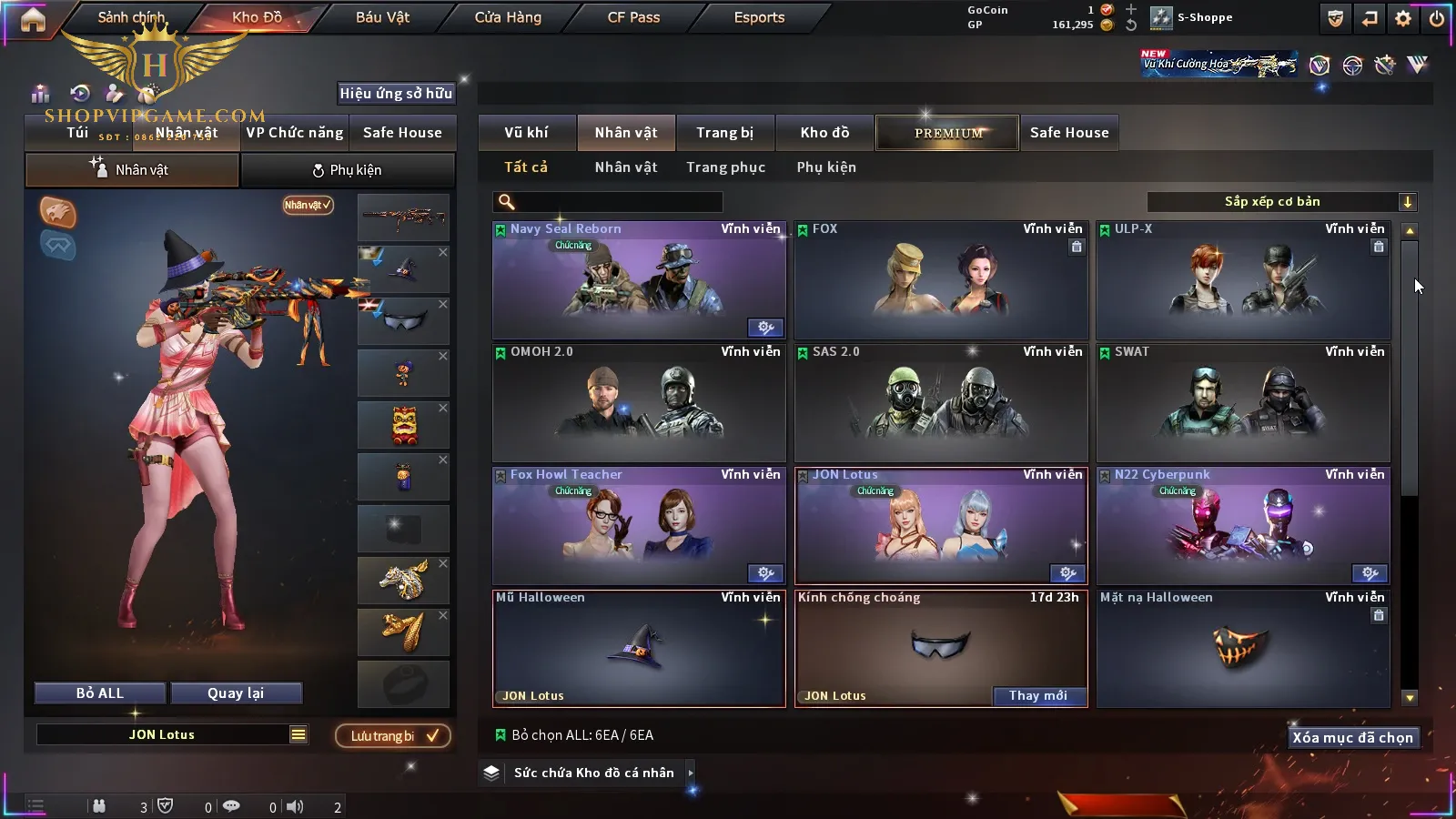Click the home icon
Screen dimensions: 1456x819
33,19
